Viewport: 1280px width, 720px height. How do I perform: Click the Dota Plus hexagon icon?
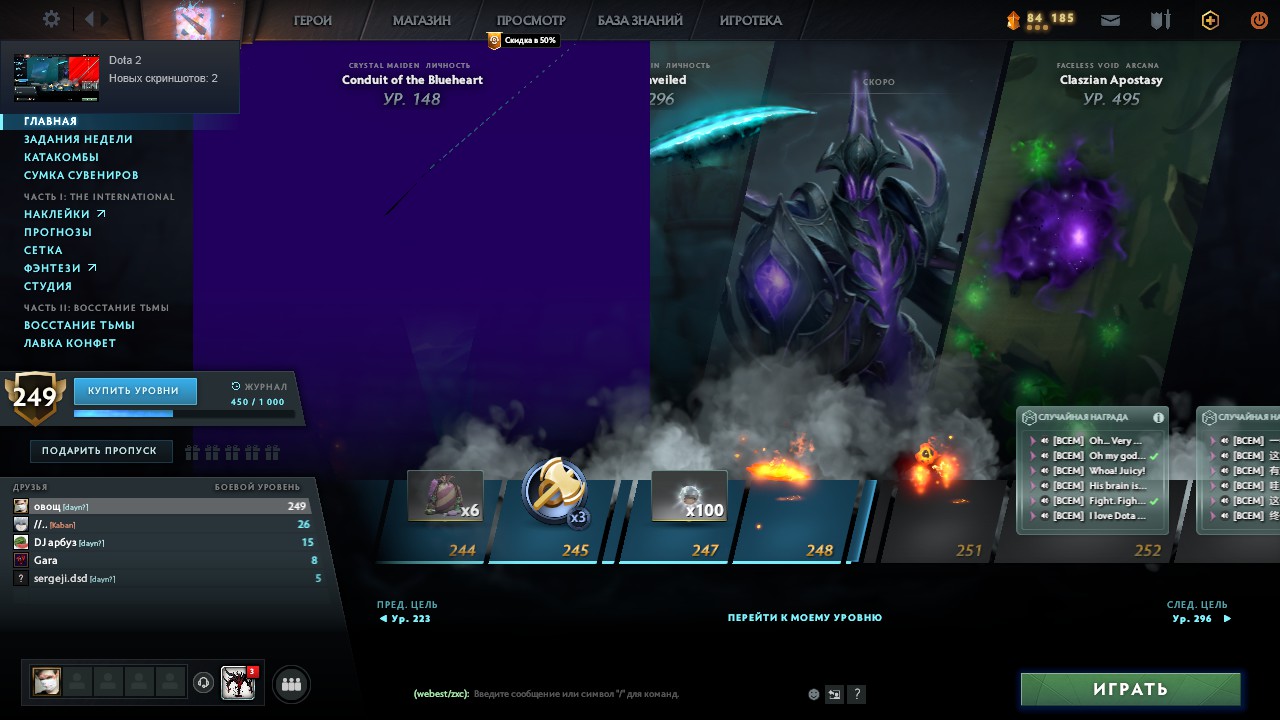(1209, 19)
